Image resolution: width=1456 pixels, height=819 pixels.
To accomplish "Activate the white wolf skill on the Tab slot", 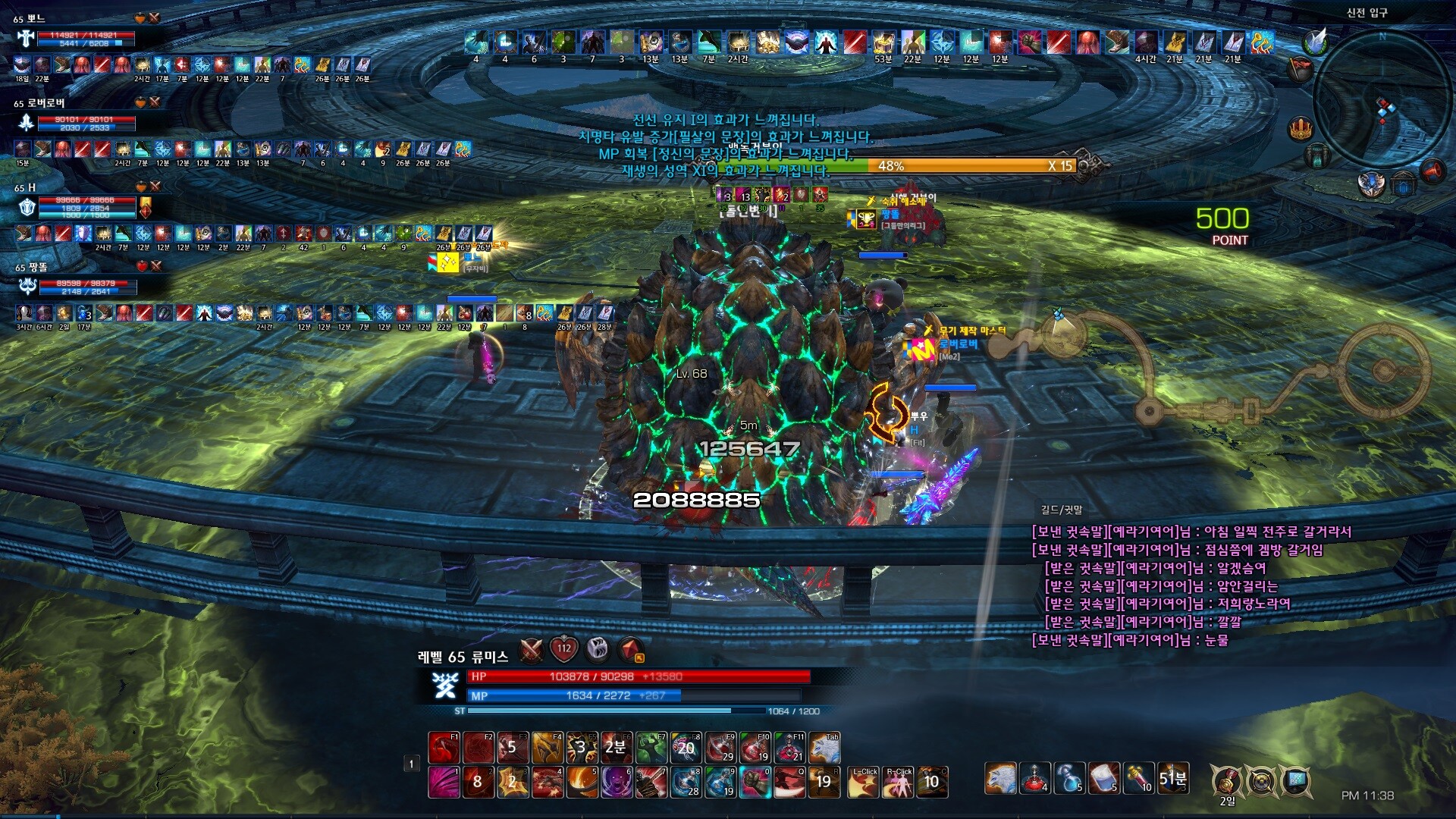I will pyautogui.click(x=824, y=748).
